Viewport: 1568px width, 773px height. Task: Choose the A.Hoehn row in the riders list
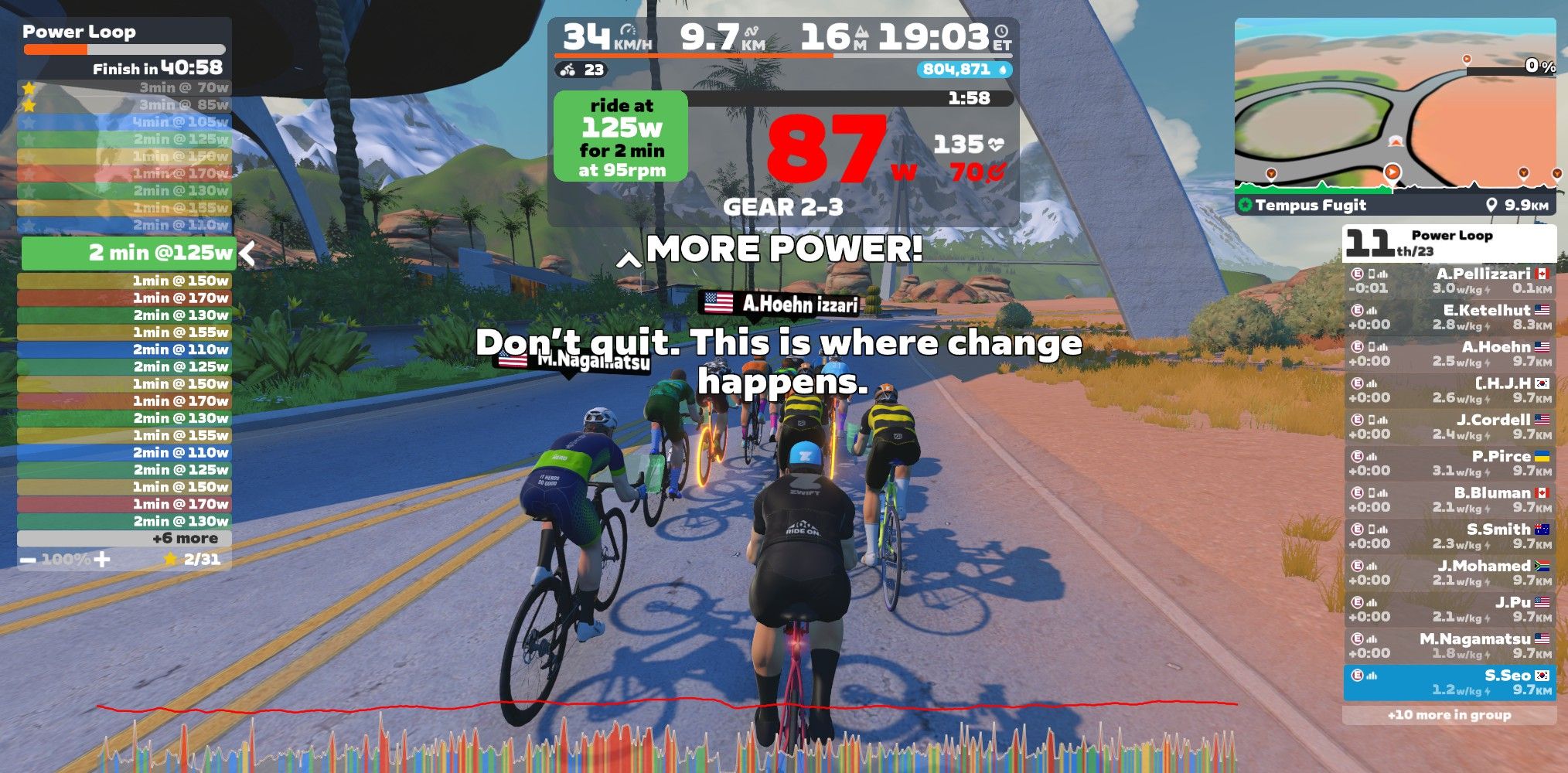(x=1449, y=353)
